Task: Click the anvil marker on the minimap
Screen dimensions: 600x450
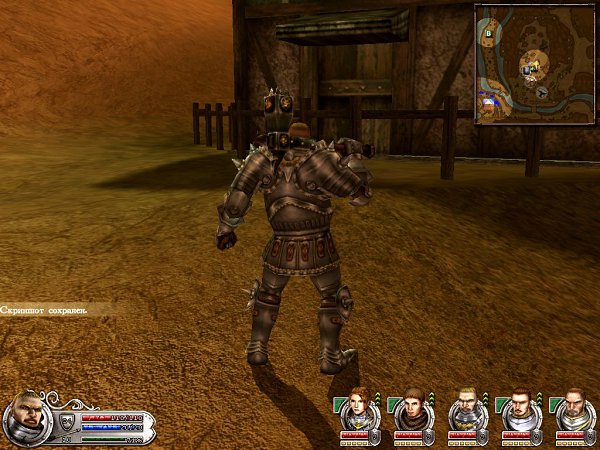Action: click(541, 91)
